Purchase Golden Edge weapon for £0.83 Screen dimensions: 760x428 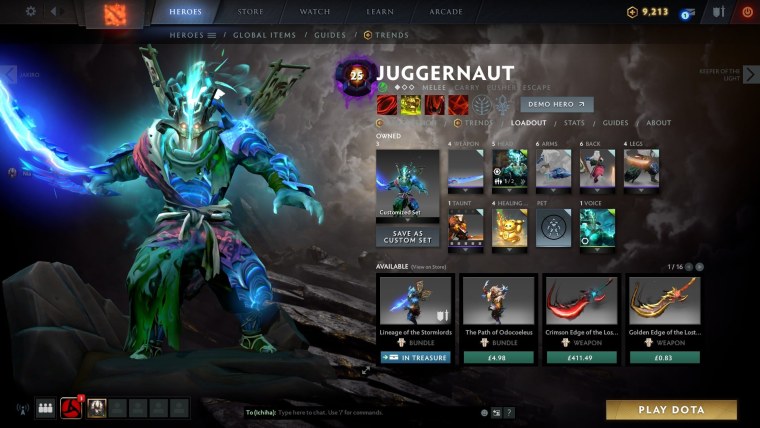663,357
